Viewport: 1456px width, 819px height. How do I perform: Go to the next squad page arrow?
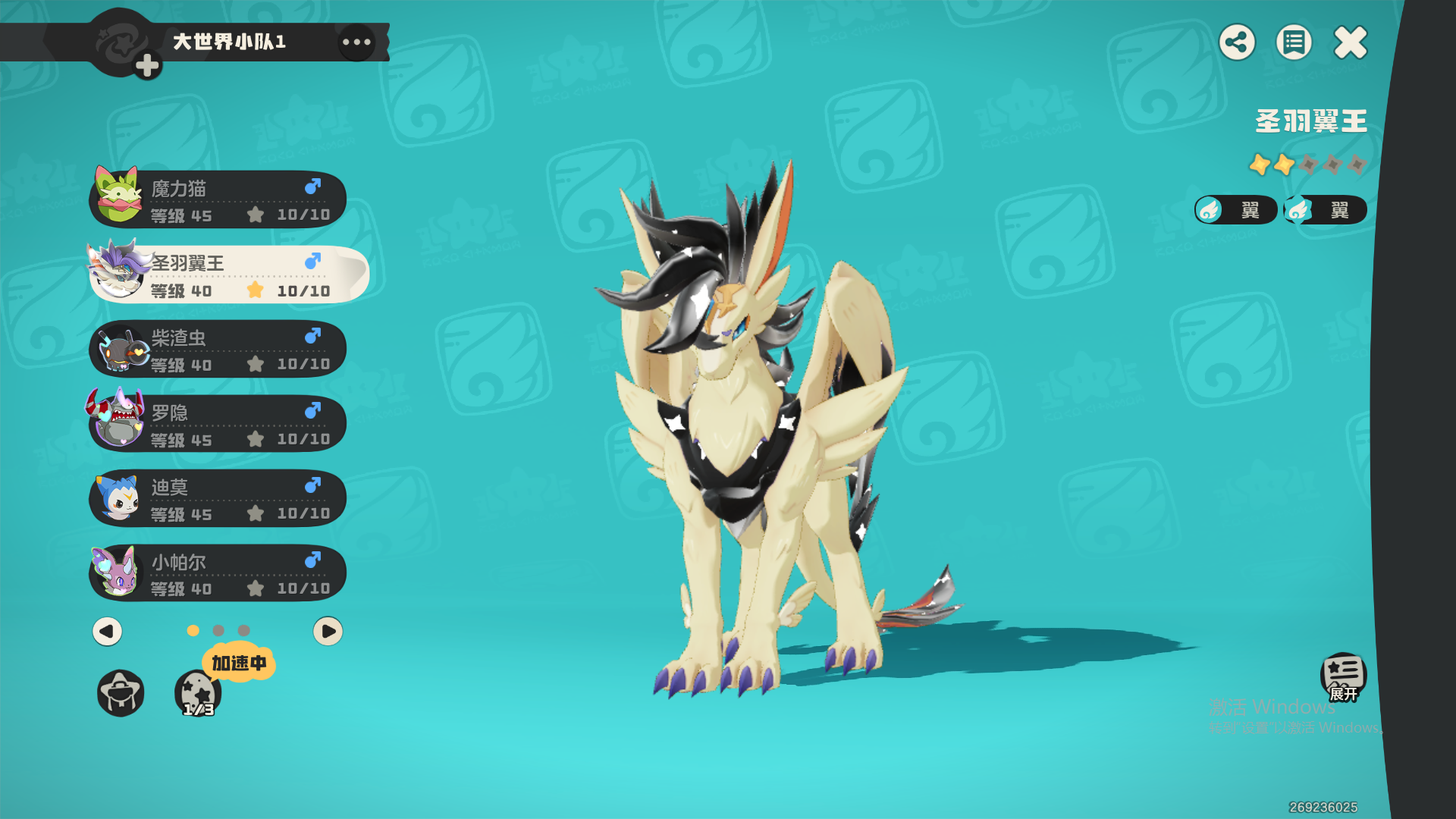pos(328,631)
